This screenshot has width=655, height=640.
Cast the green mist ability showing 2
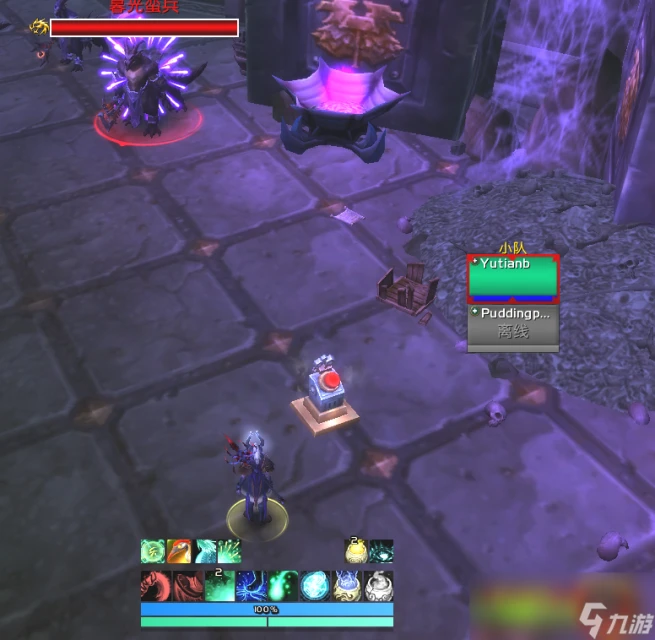click(x=220, y=585)
